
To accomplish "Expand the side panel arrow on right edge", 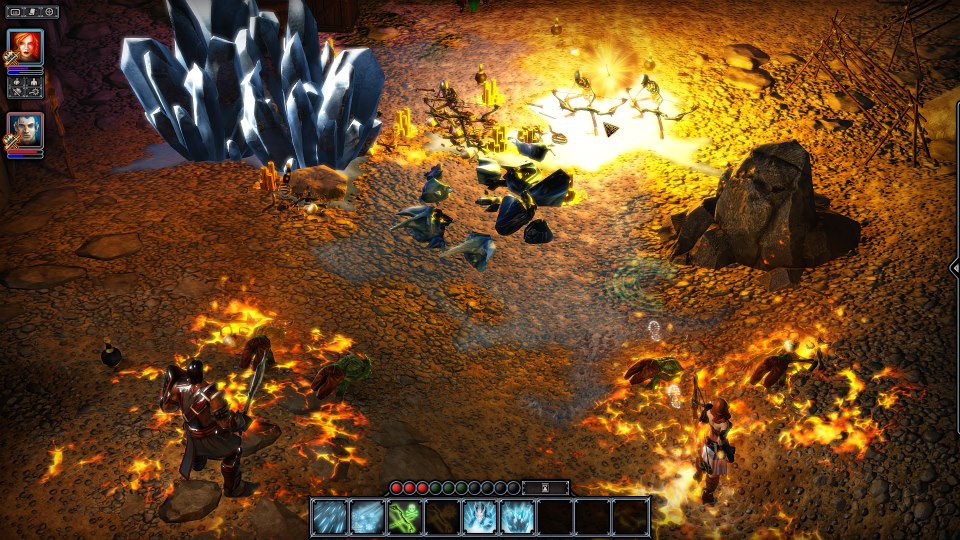I will [955, 267].
